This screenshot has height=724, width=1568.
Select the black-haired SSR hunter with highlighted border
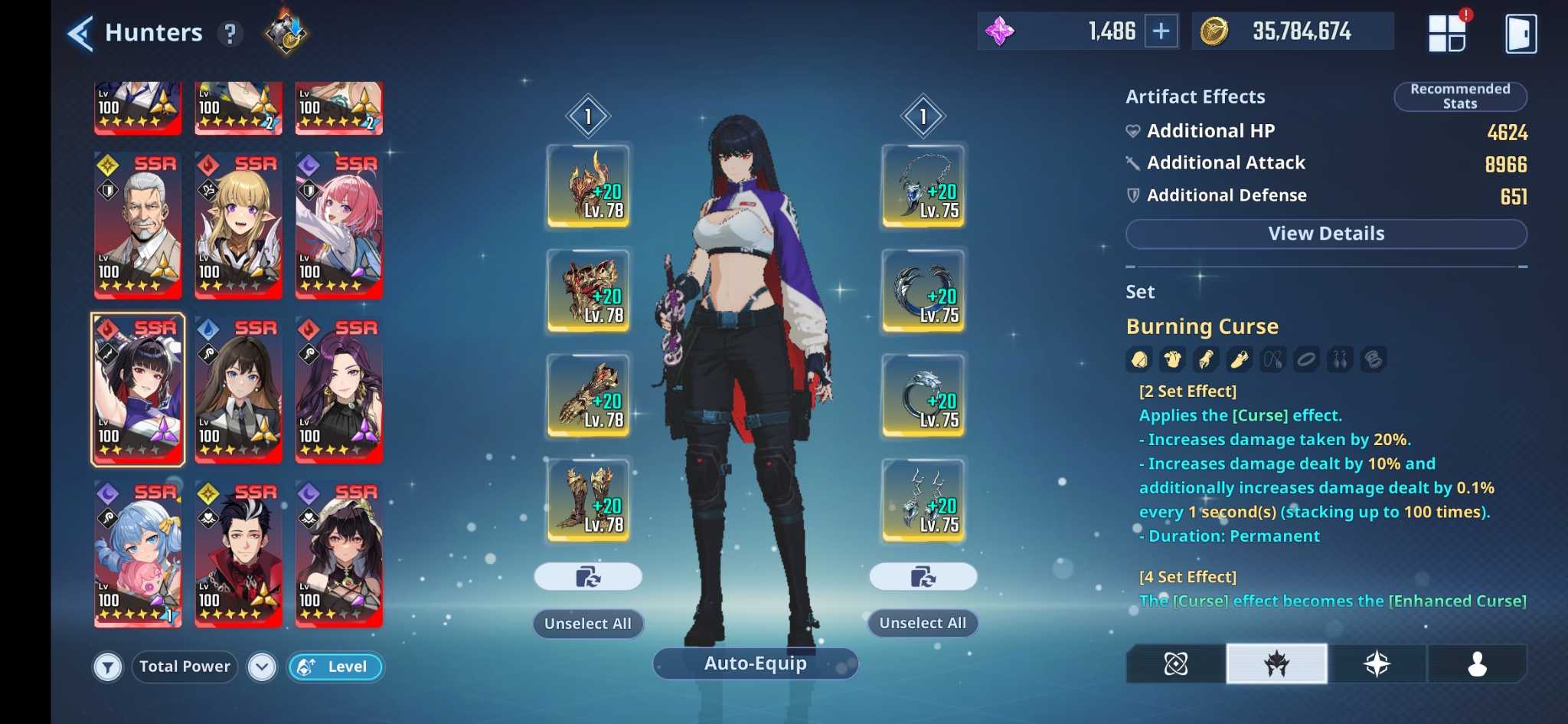click(x=137, y=390)
